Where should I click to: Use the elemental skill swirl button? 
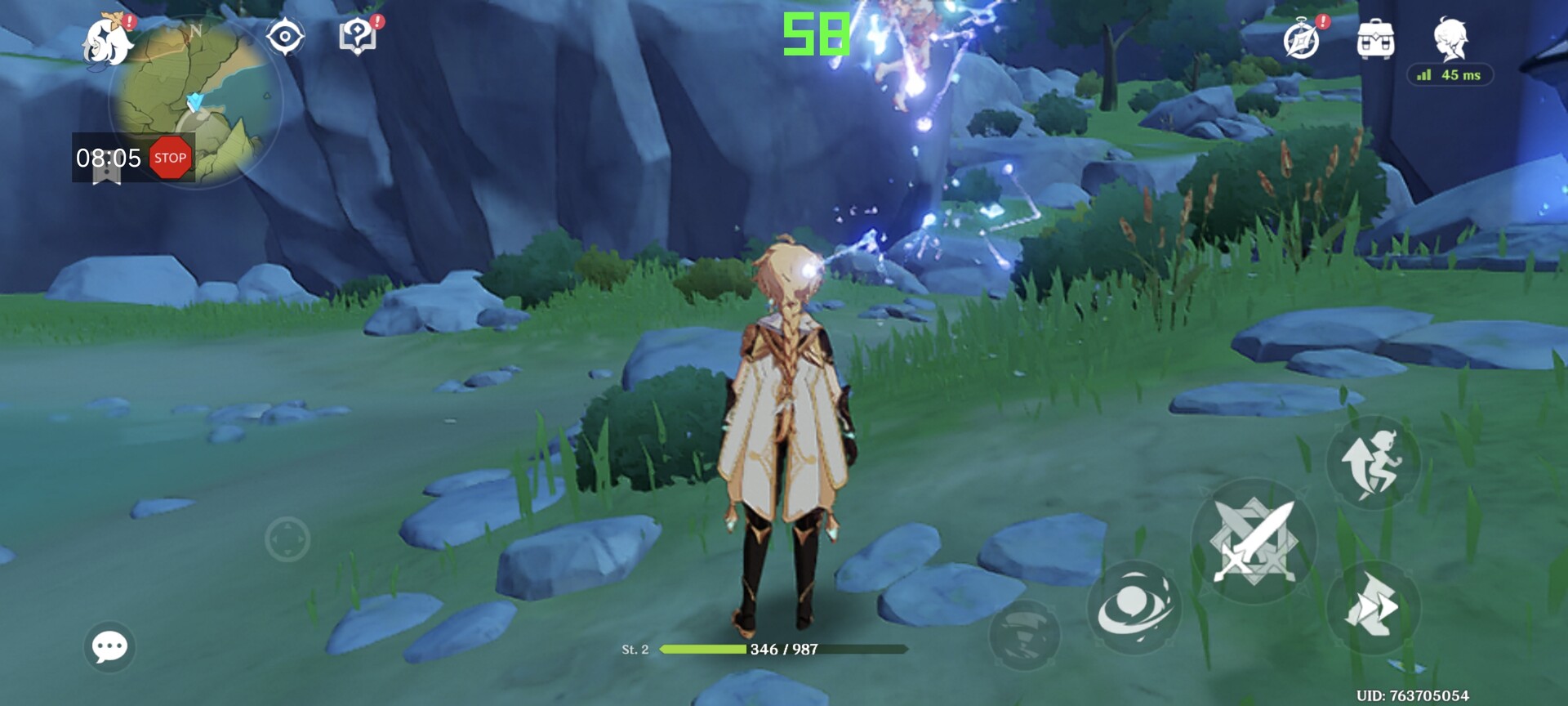(1134, 607)
